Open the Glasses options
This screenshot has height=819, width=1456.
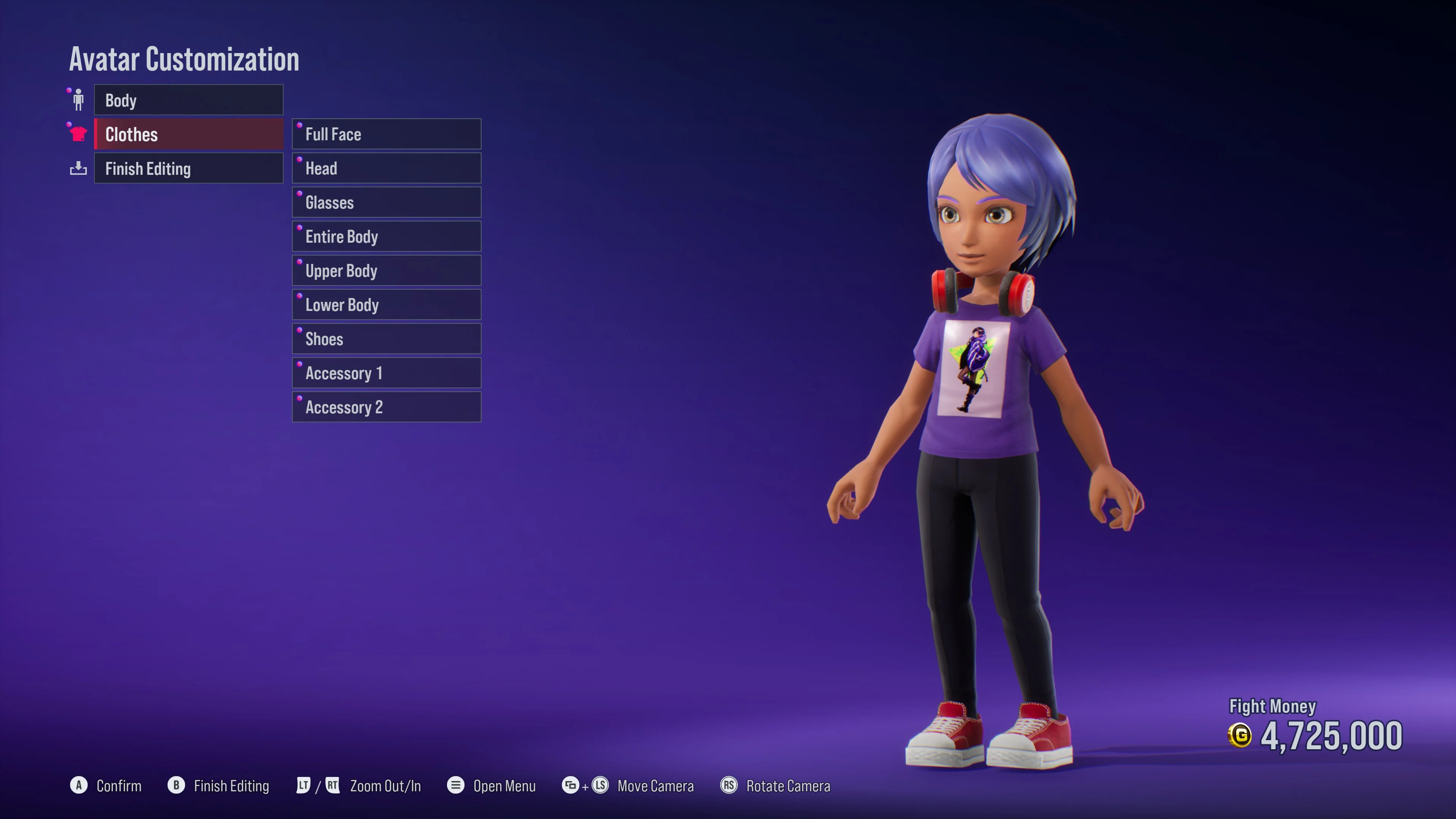click(387, 202)
